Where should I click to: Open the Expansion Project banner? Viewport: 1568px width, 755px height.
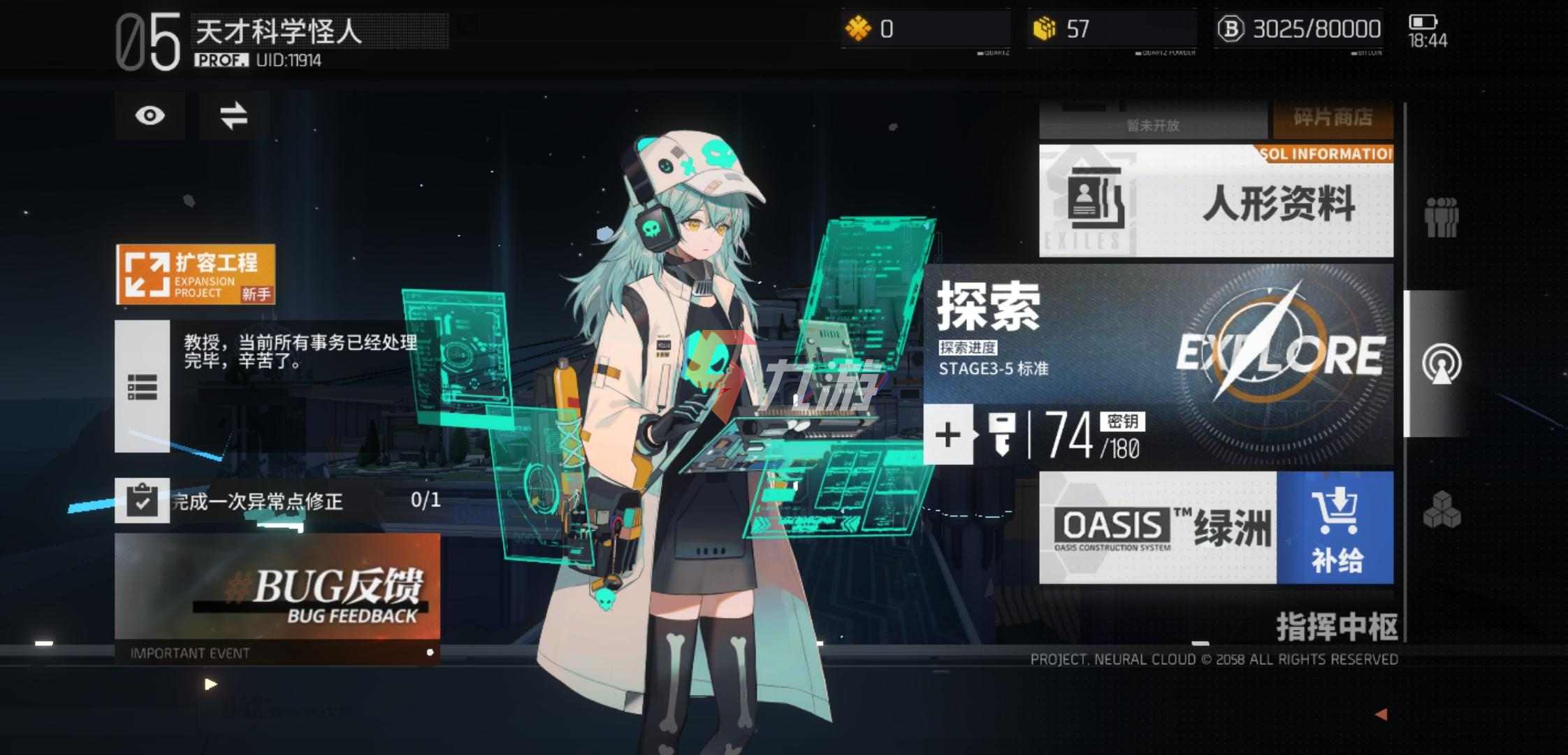(195, 274)
